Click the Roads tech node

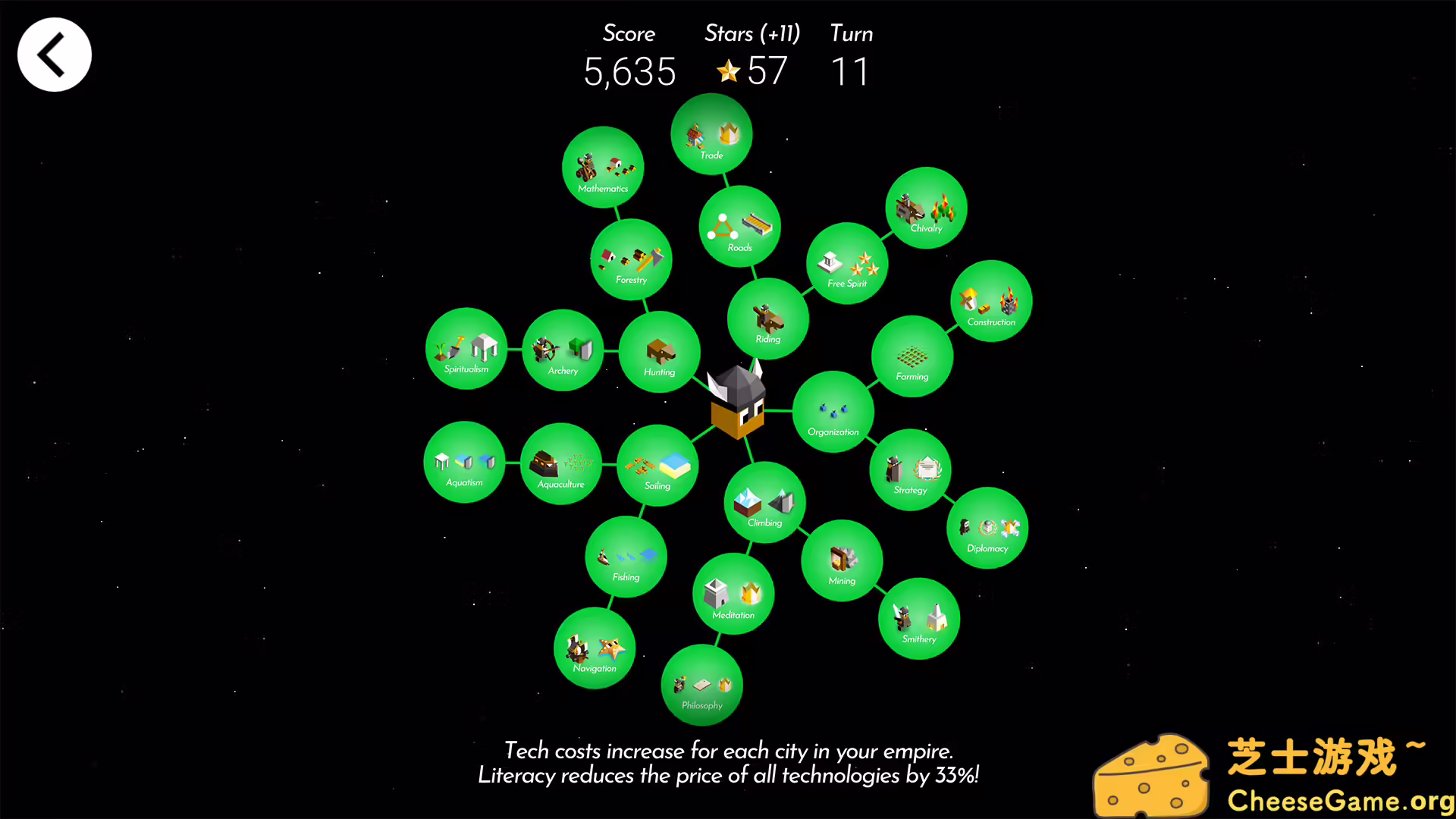pyautogui.click(x=739, y=227)
